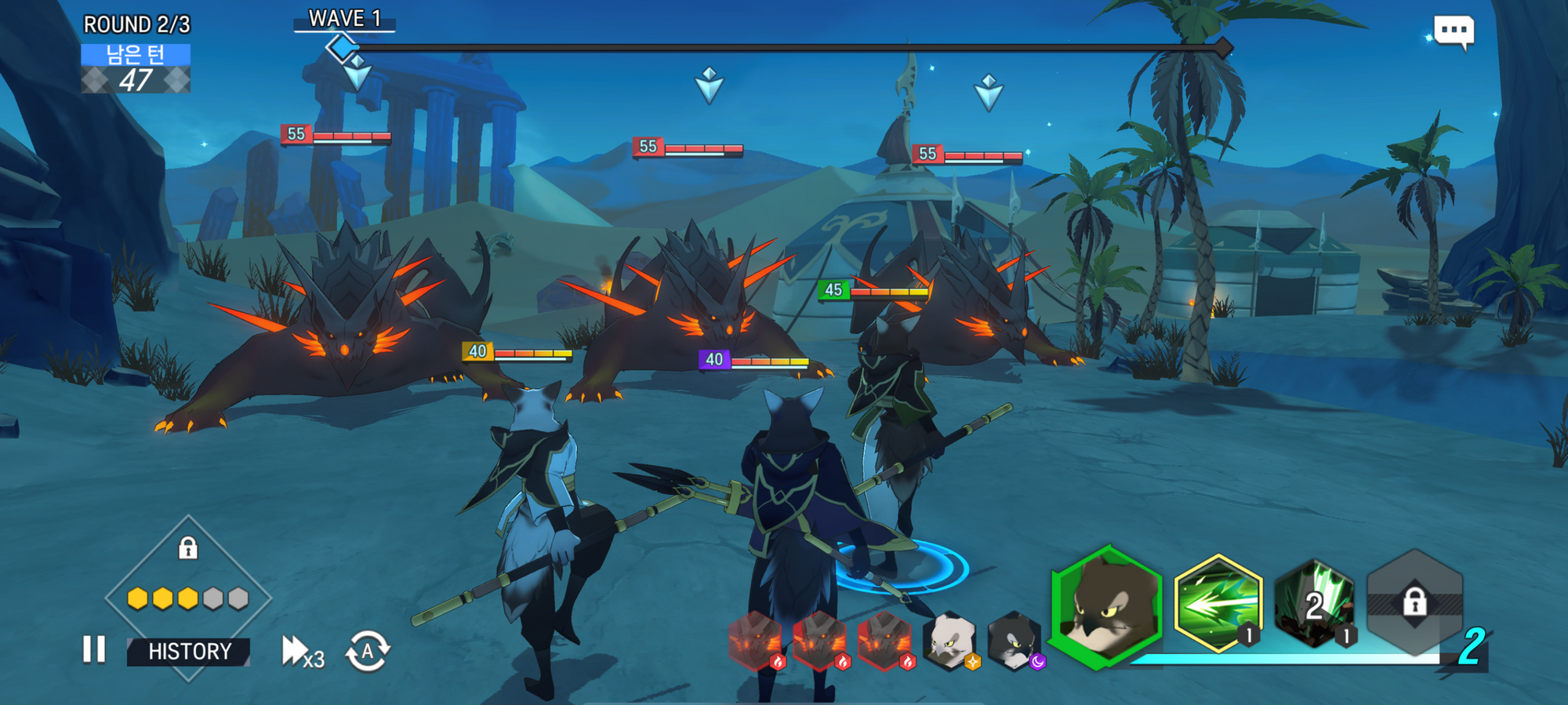Open the chat speech bubble
This screenshot has height=705, width=1568.
coord(1454,32)
